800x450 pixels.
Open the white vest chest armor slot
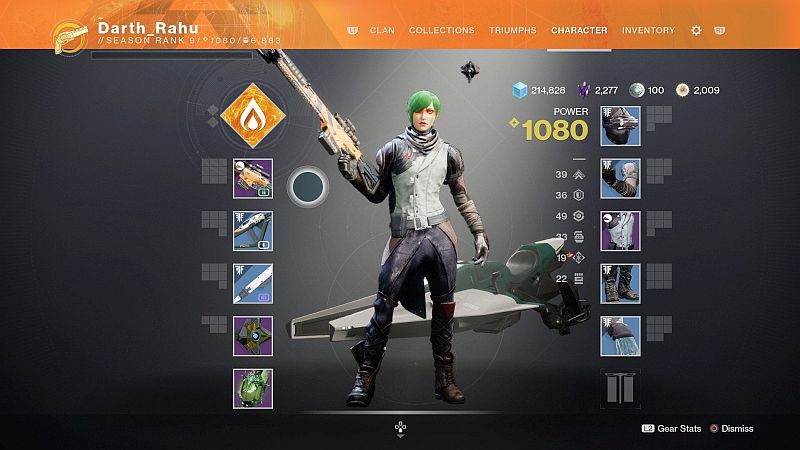pos(620,231)
